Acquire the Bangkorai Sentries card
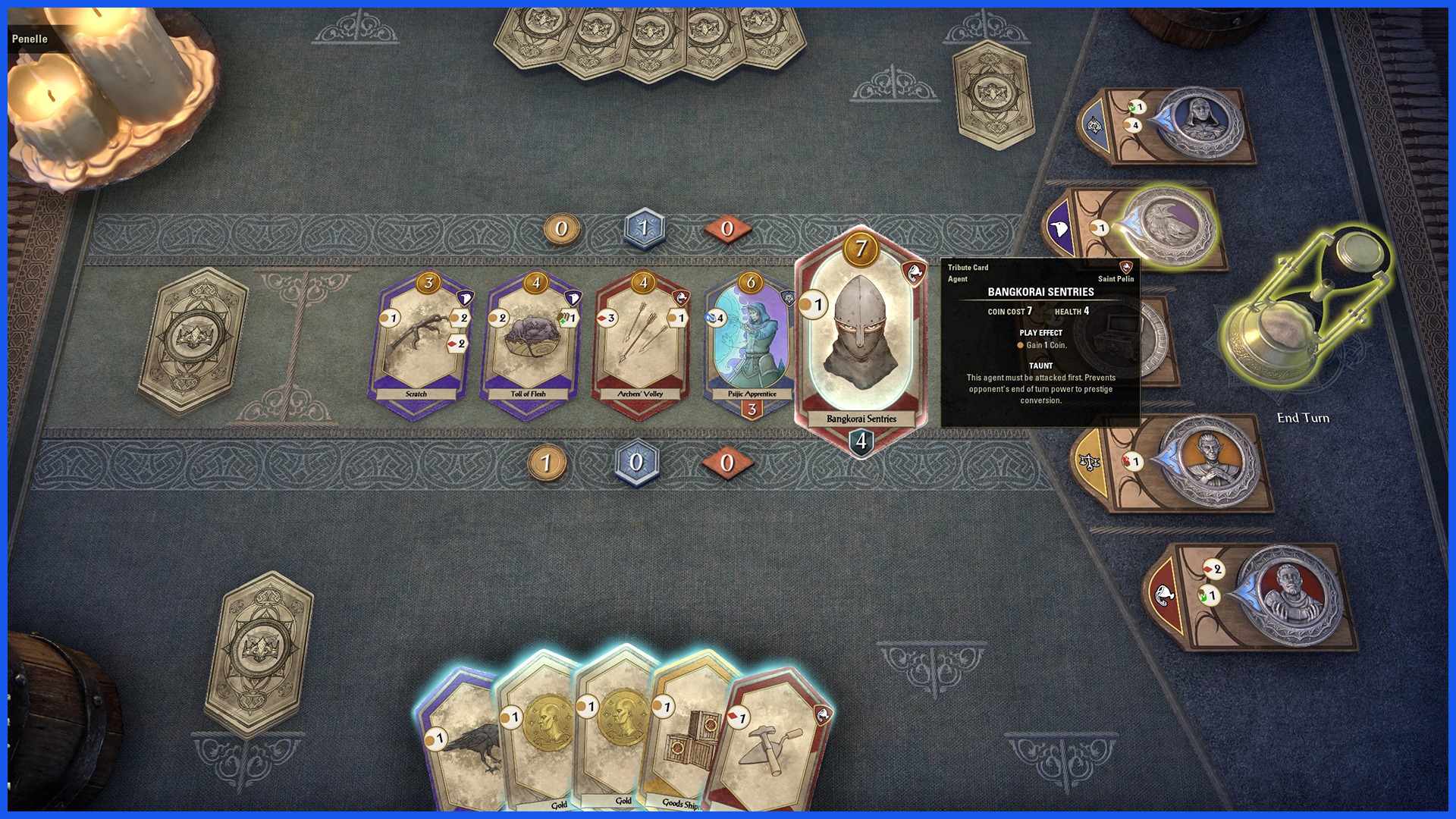The image size is (1456, 819). tap(861, 341)
